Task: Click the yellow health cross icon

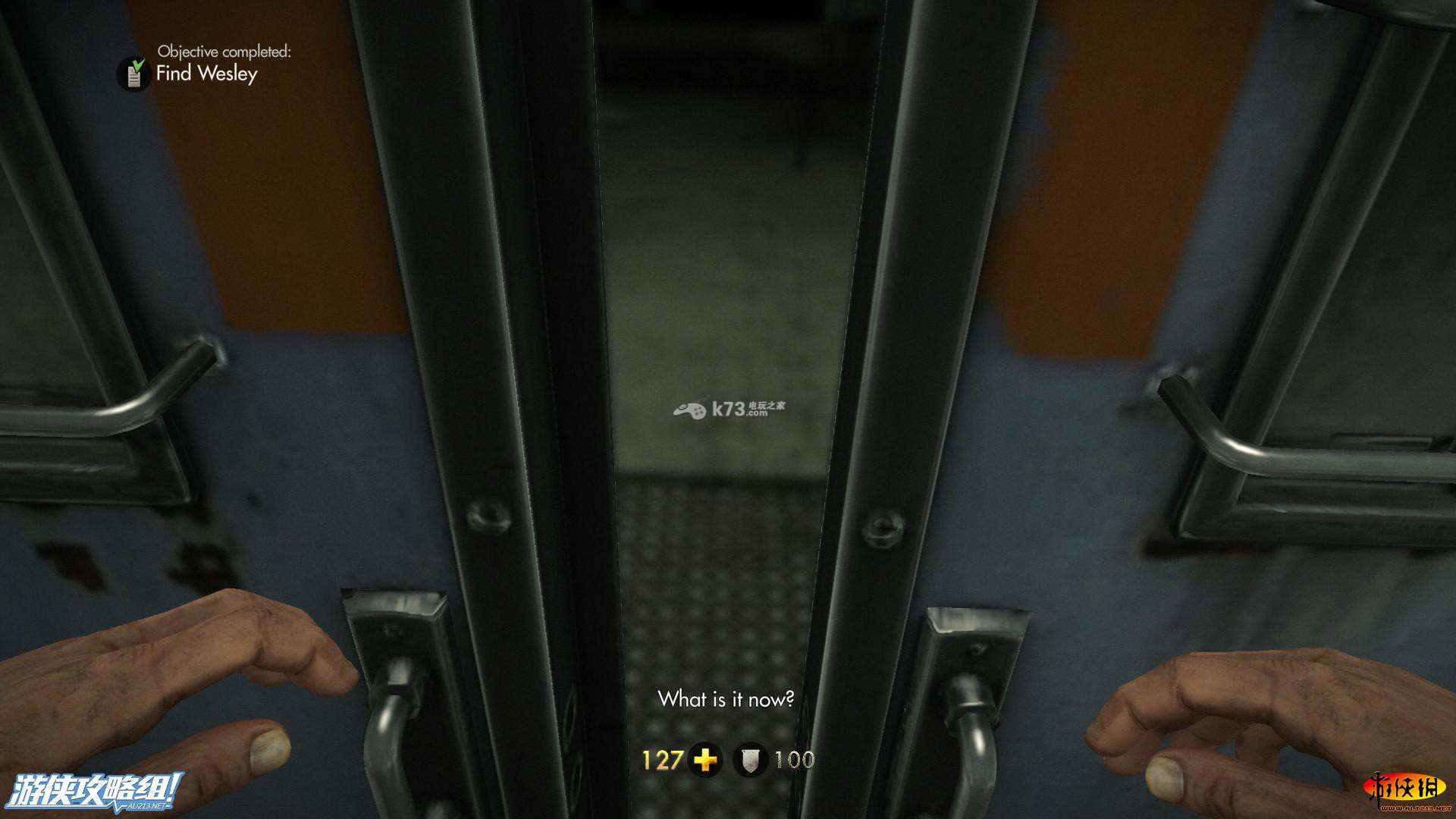Action: point(705,760)
